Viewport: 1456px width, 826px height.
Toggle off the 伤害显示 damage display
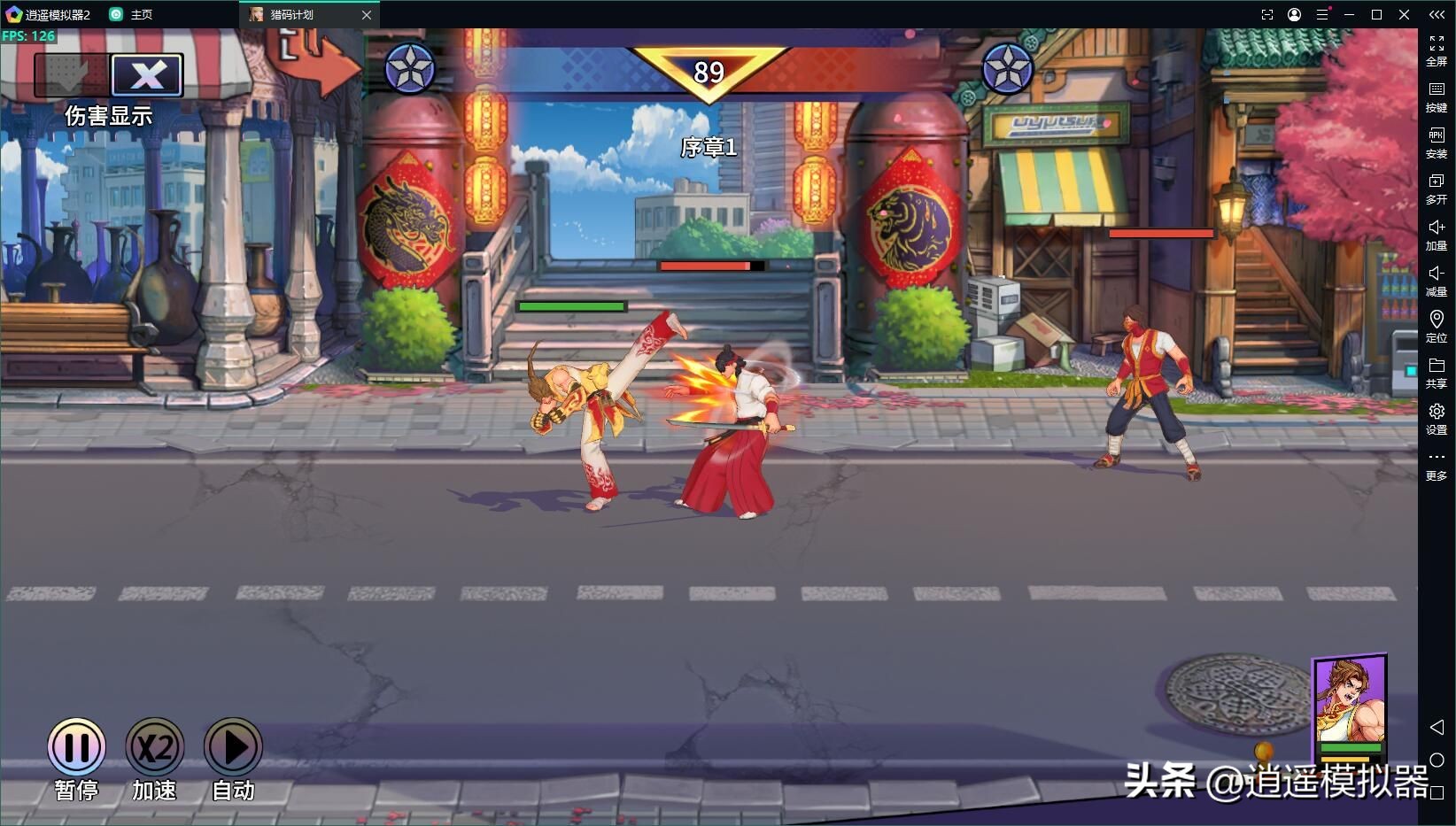click(146, 75)
